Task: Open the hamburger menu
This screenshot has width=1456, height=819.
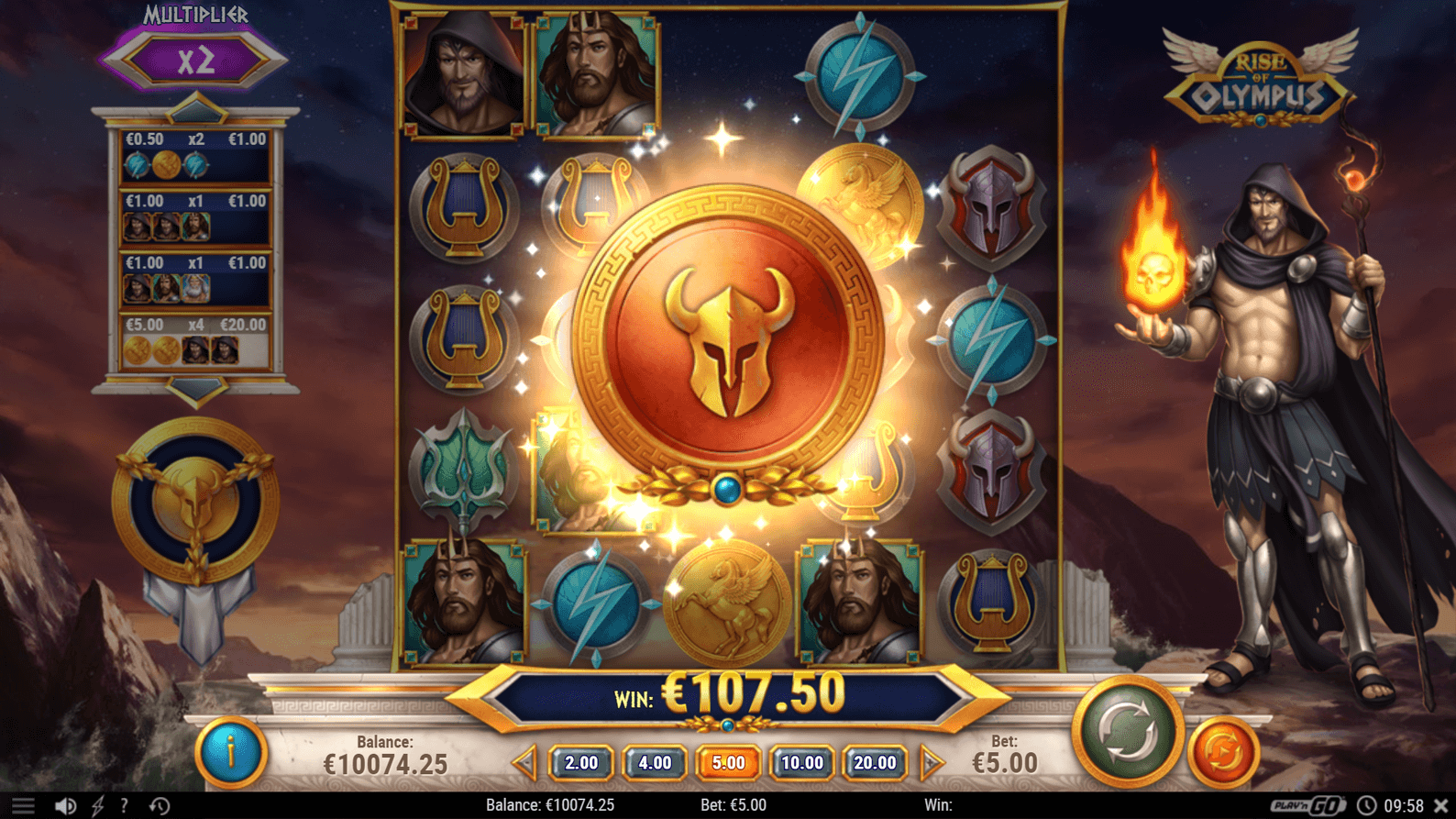Action: pos(25,804)
